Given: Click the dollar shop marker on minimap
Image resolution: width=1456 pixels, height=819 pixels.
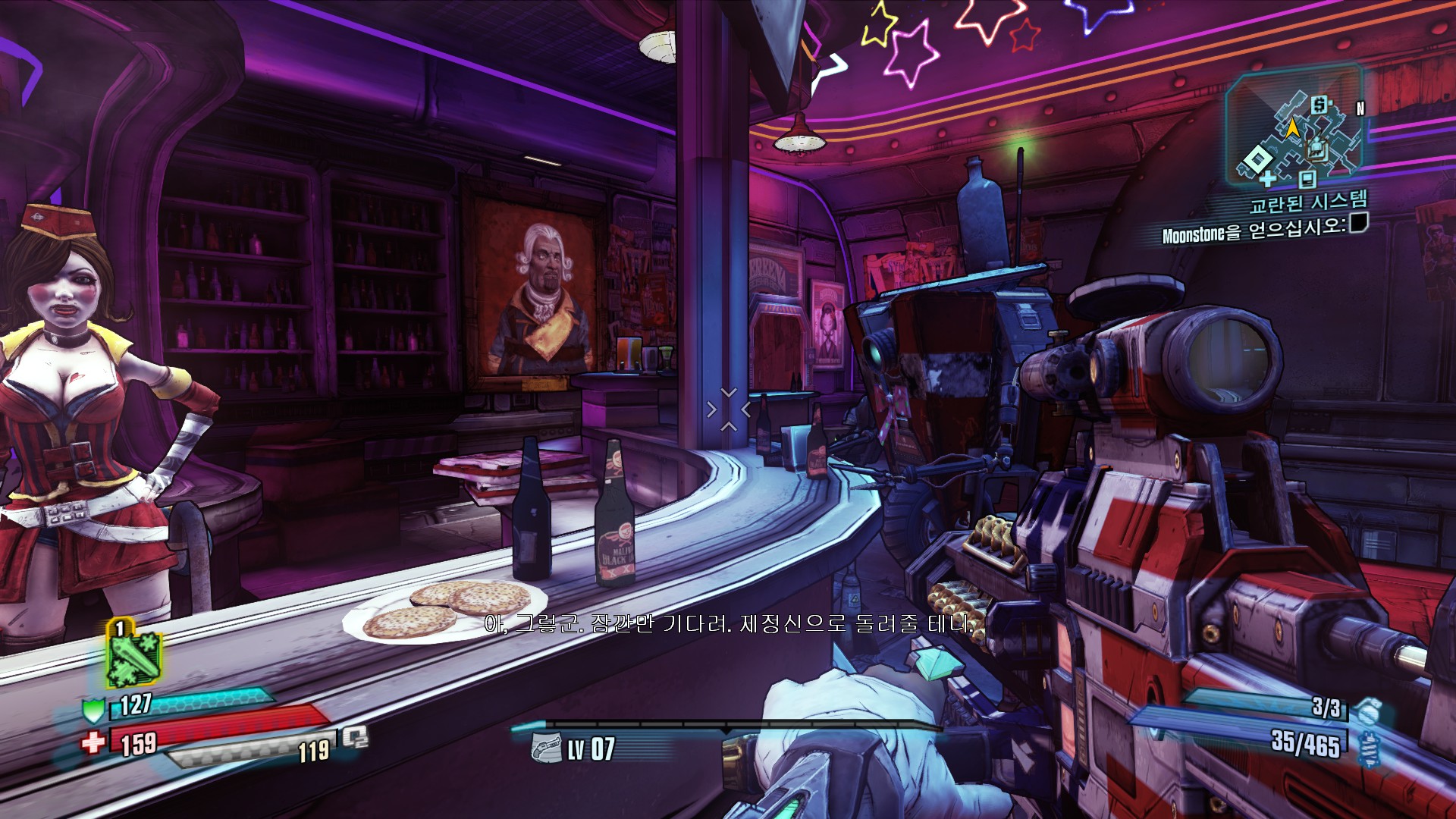Looking at the screenshot, I should tap(1320, 104).
